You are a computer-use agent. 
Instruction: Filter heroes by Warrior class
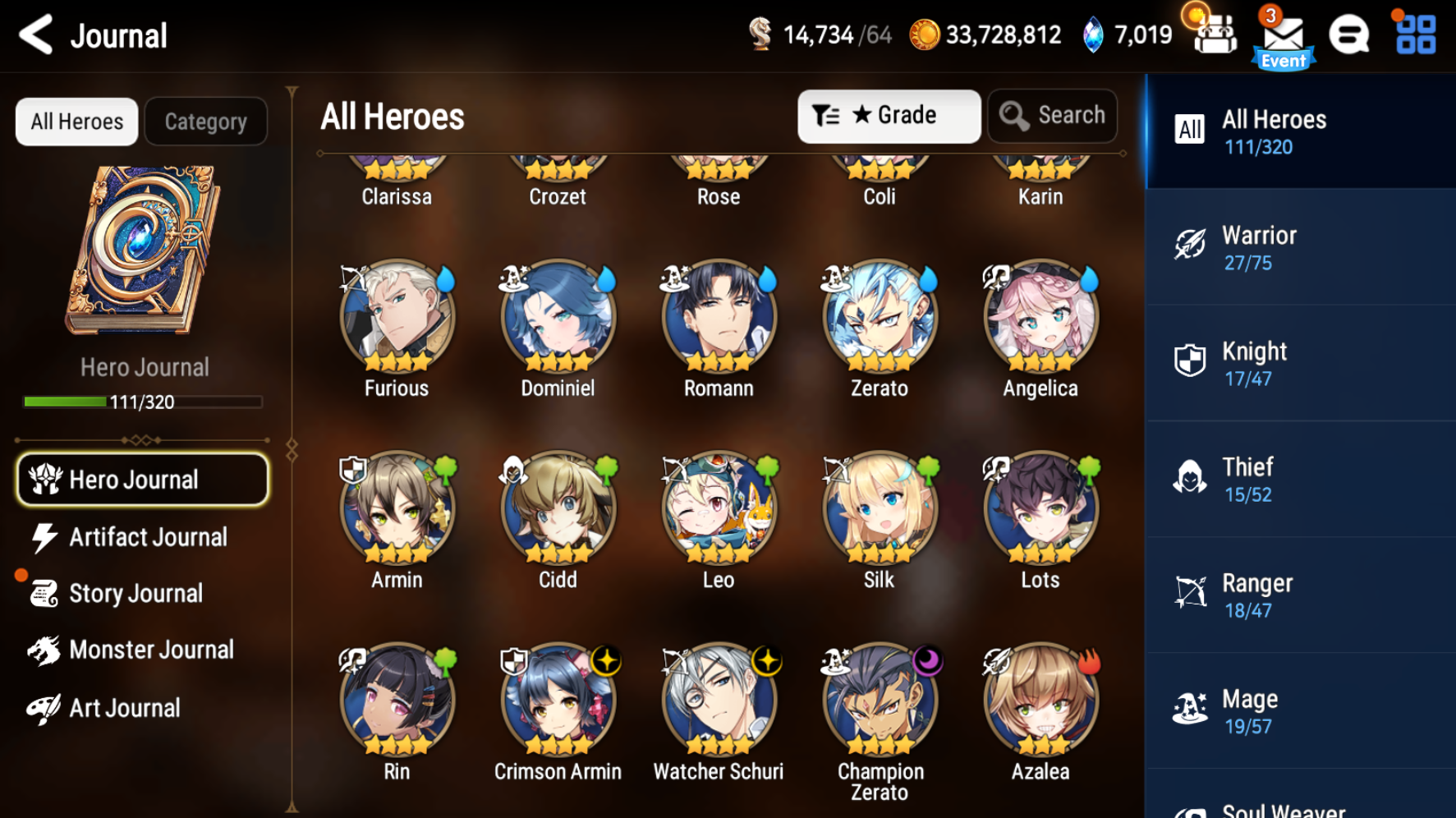coord(1301,247)
